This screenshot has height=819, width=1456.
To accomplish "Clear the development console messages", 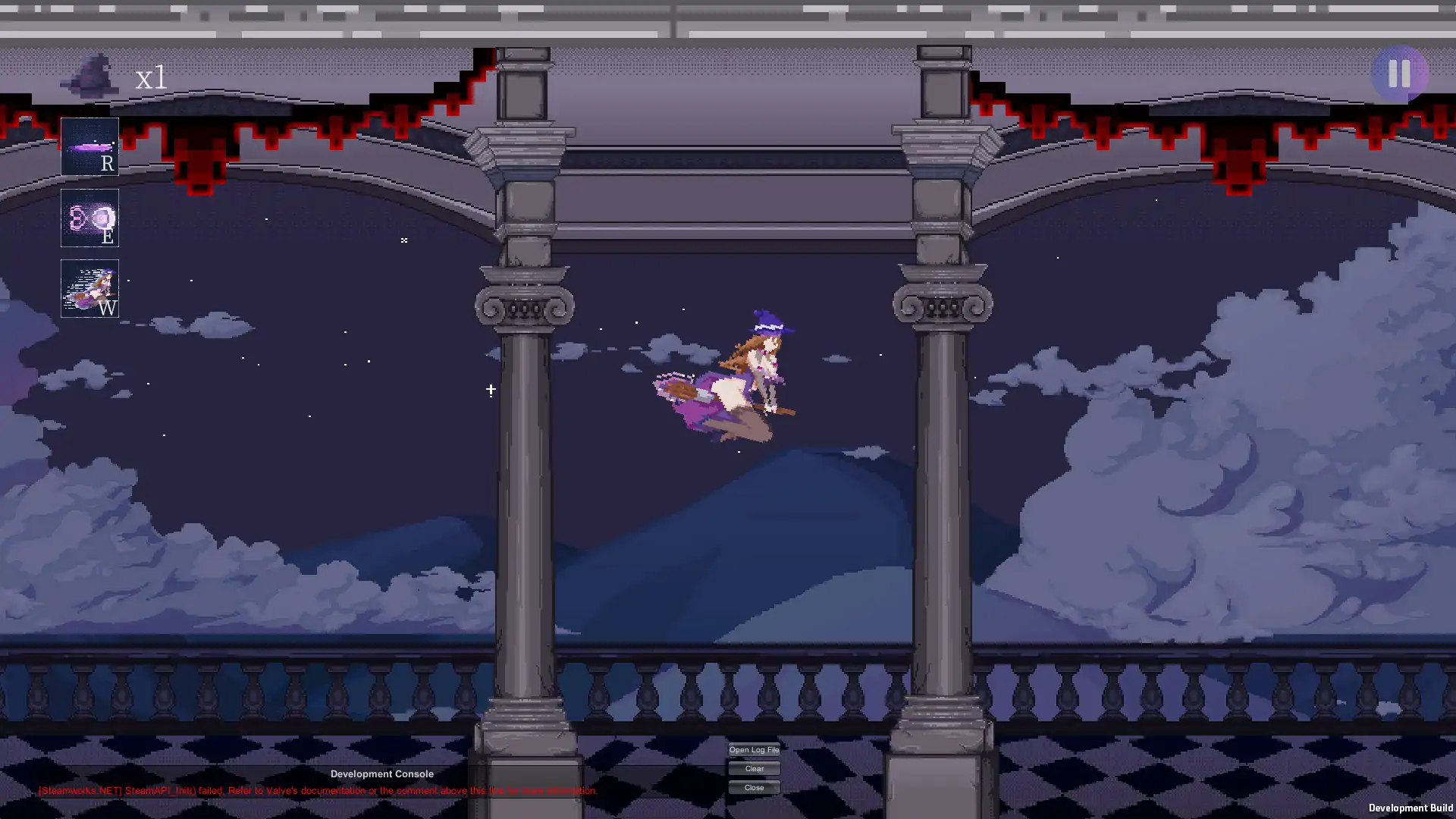I will point(754,768).
